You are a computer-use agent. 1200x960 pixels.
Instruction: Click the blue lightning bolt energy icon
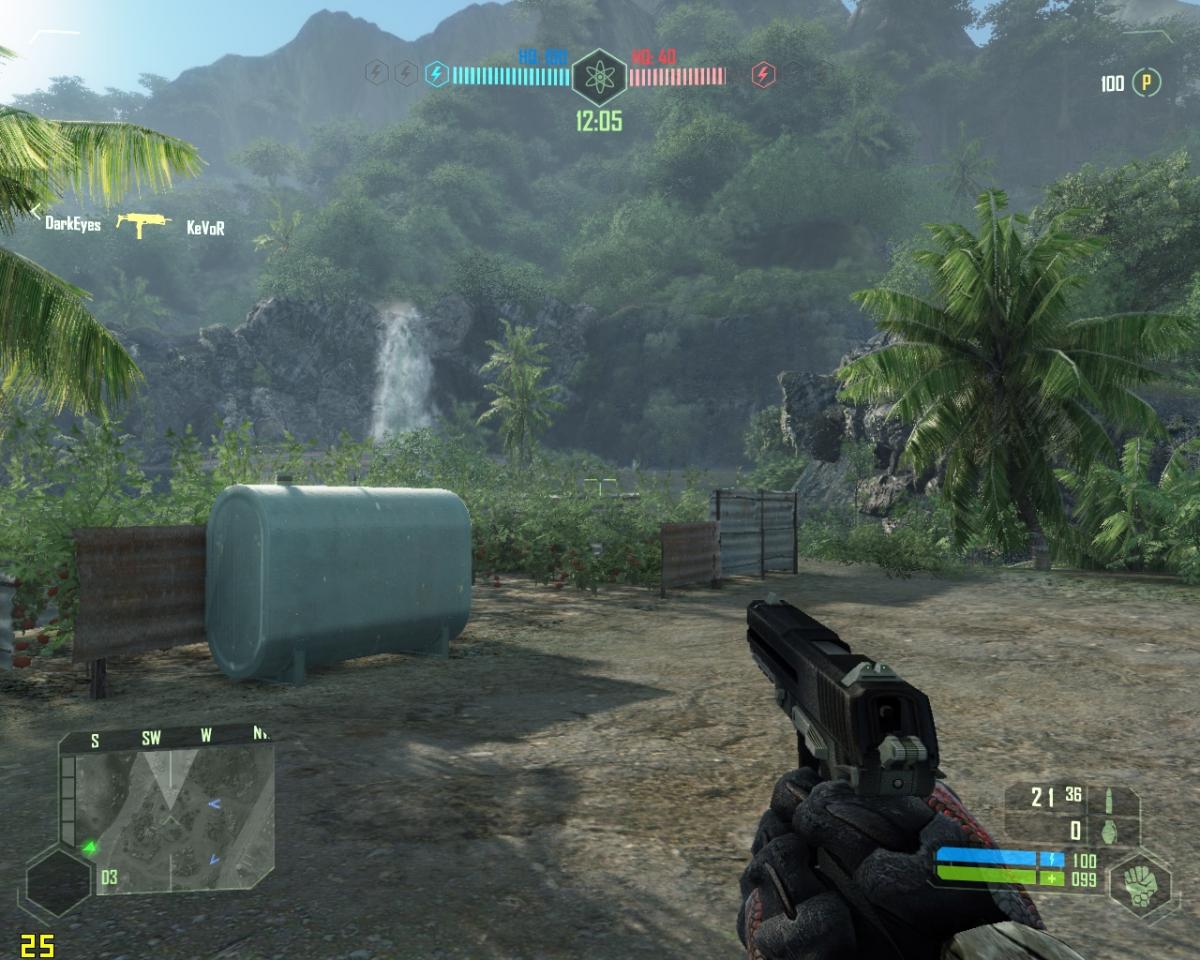(436, 73)
